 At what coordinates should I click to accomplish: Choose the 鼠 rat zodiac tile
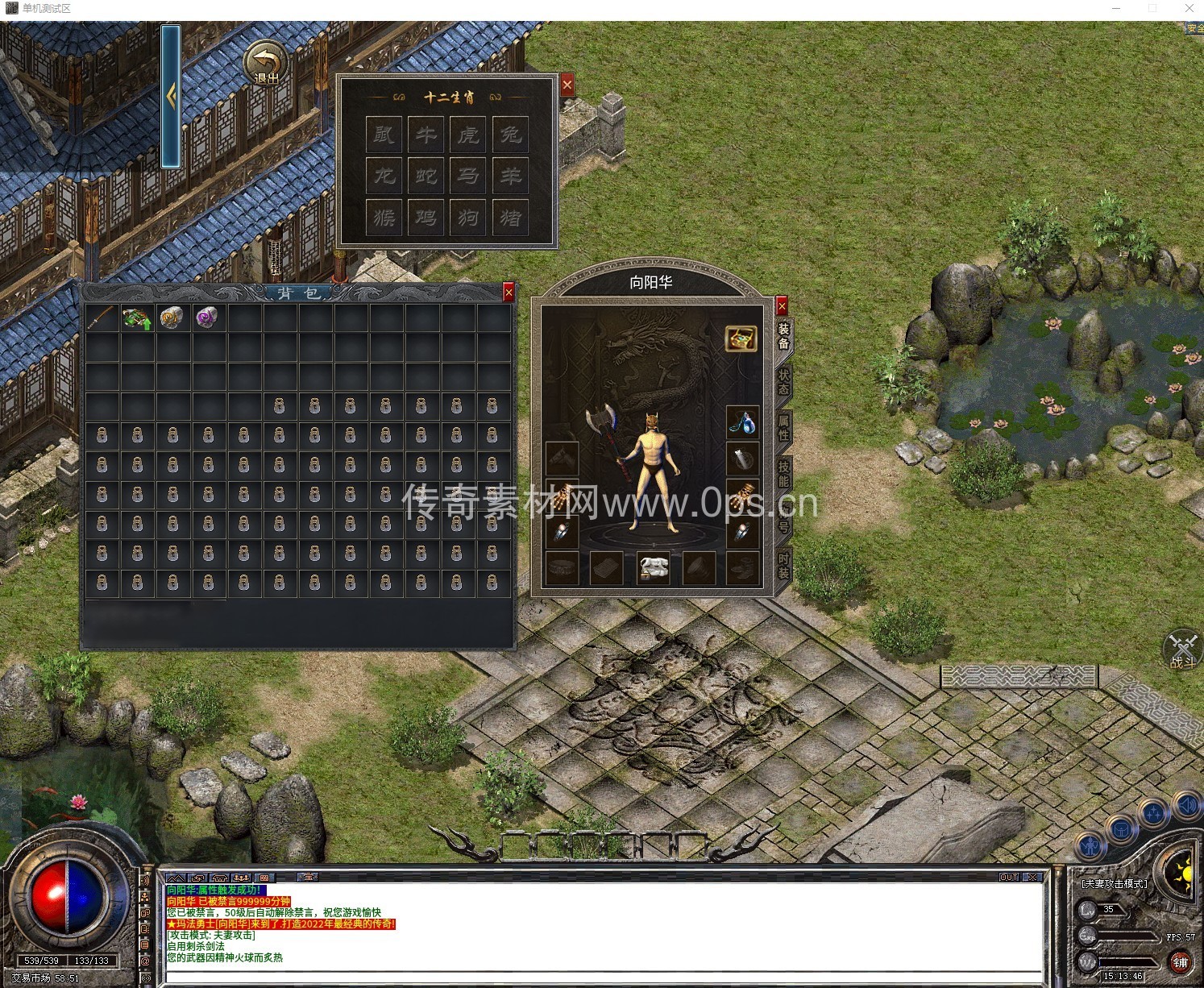tap(384, 134)
